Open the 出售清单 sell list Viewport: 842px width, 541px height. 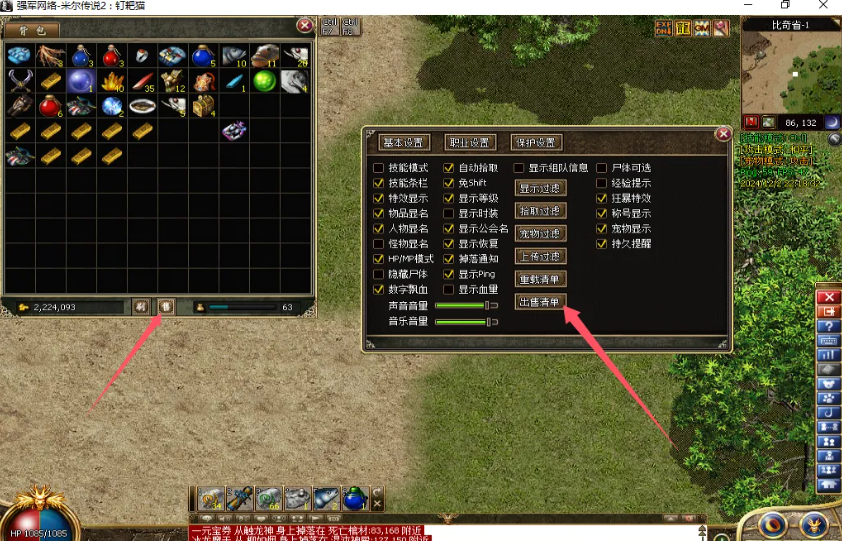540,301
